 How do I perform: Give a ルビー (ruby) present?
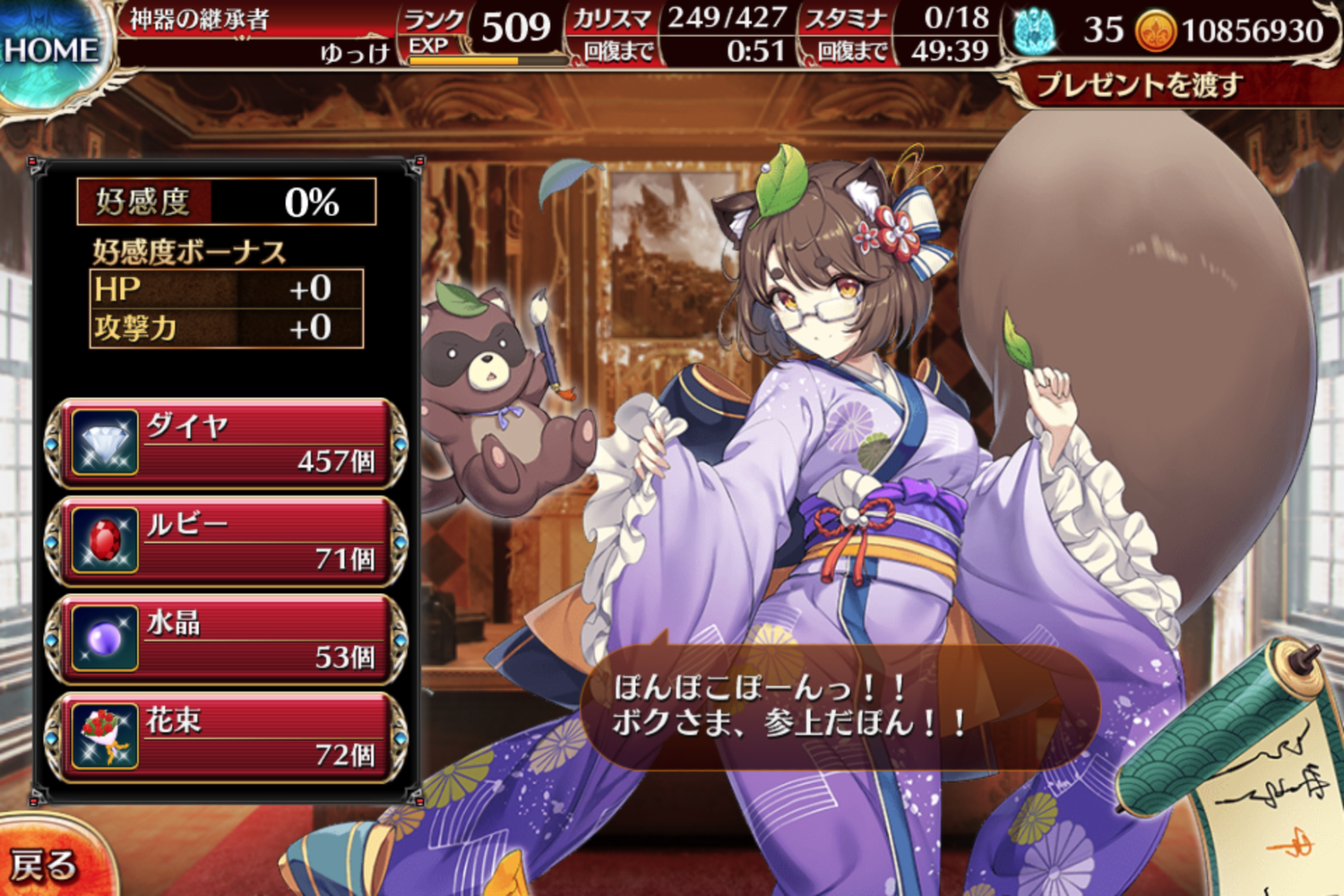pyautogui.click(x=226, y=541)
